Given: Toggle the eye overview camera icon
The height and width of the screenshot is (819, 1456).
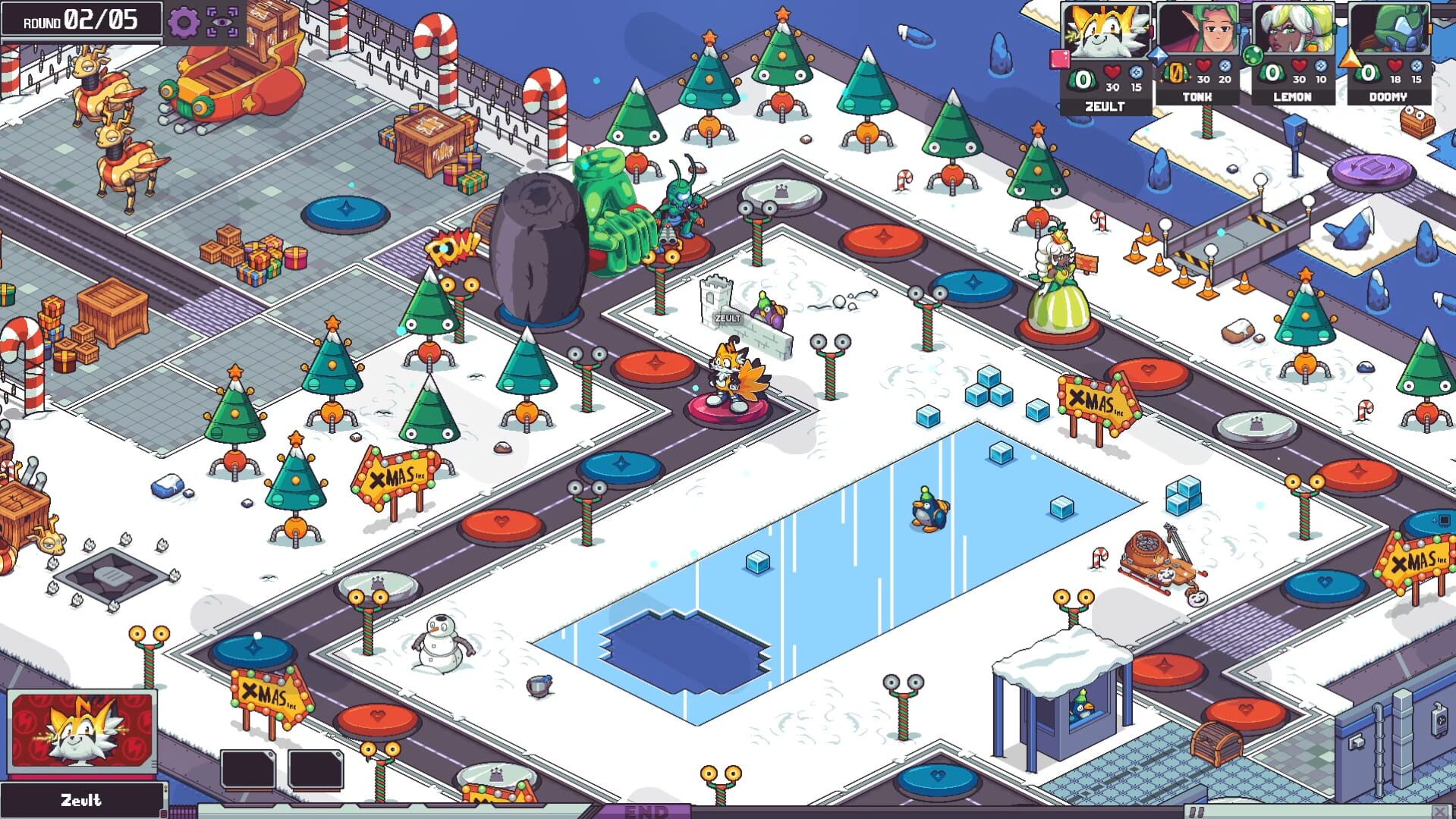Looking at the screenshot, I should tap(220, 23).
